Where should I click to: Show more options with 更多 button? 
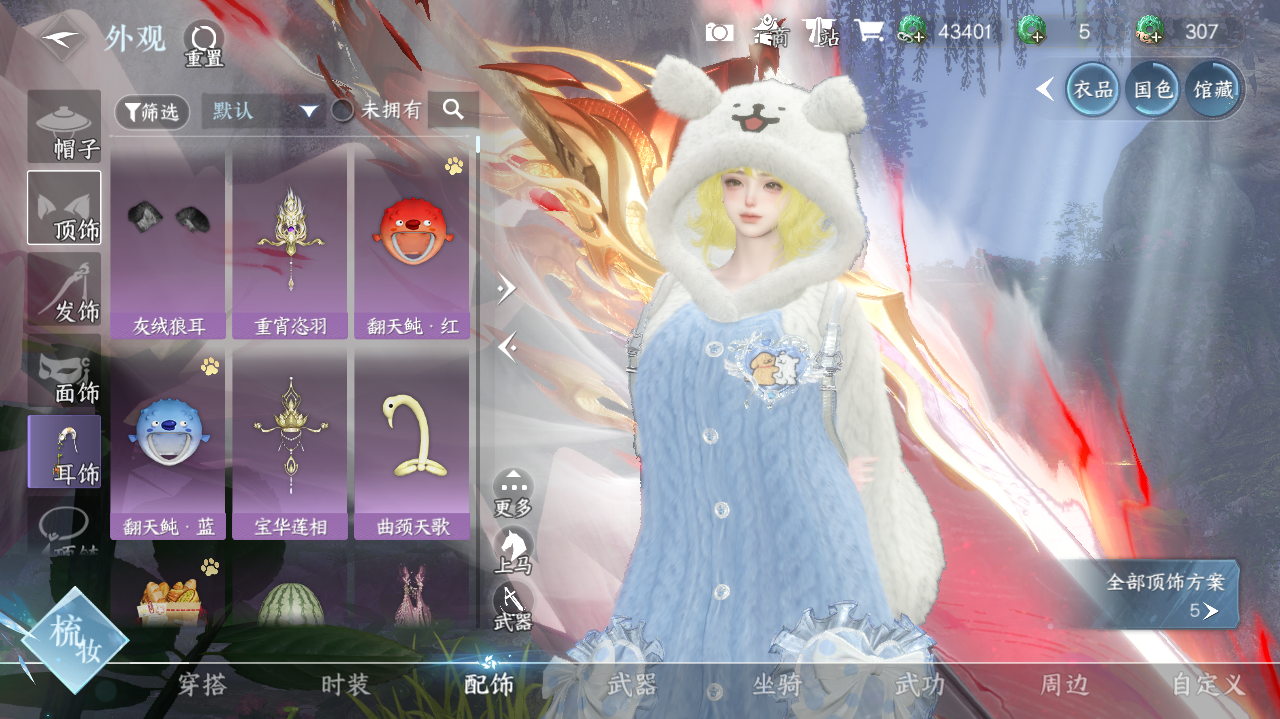(x=513, y=492)
